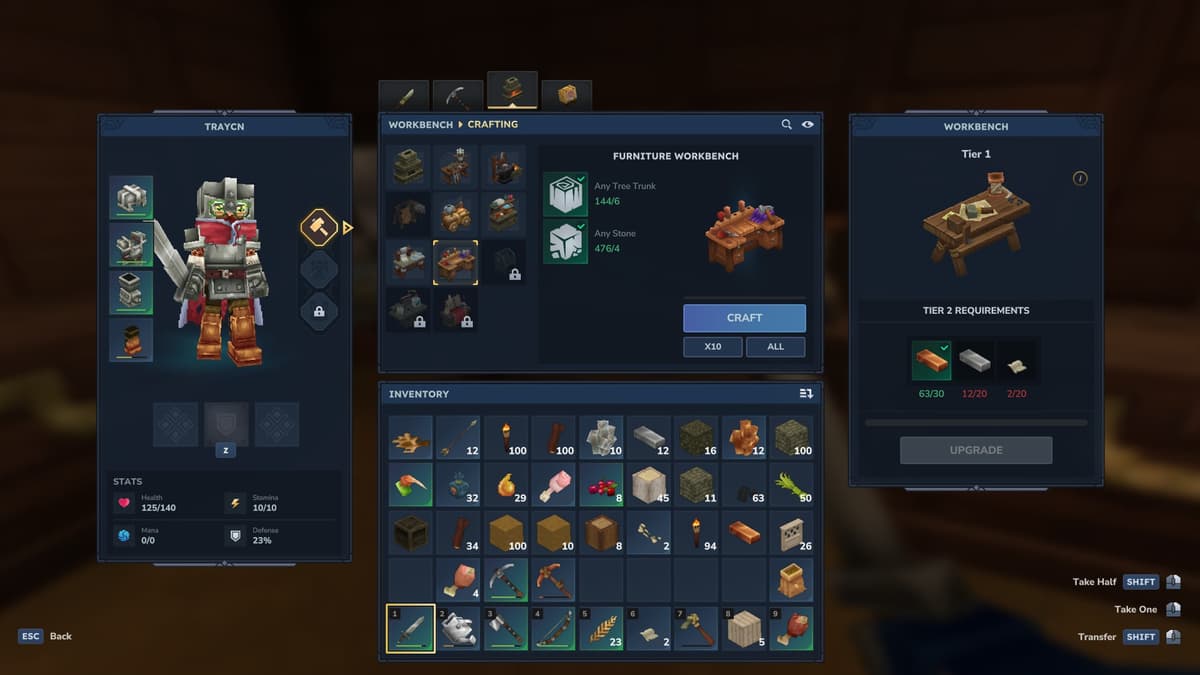Screen dimensions: 1200x675
Task: Click the blue CRAFT button
Action: (x=744, y=318)
